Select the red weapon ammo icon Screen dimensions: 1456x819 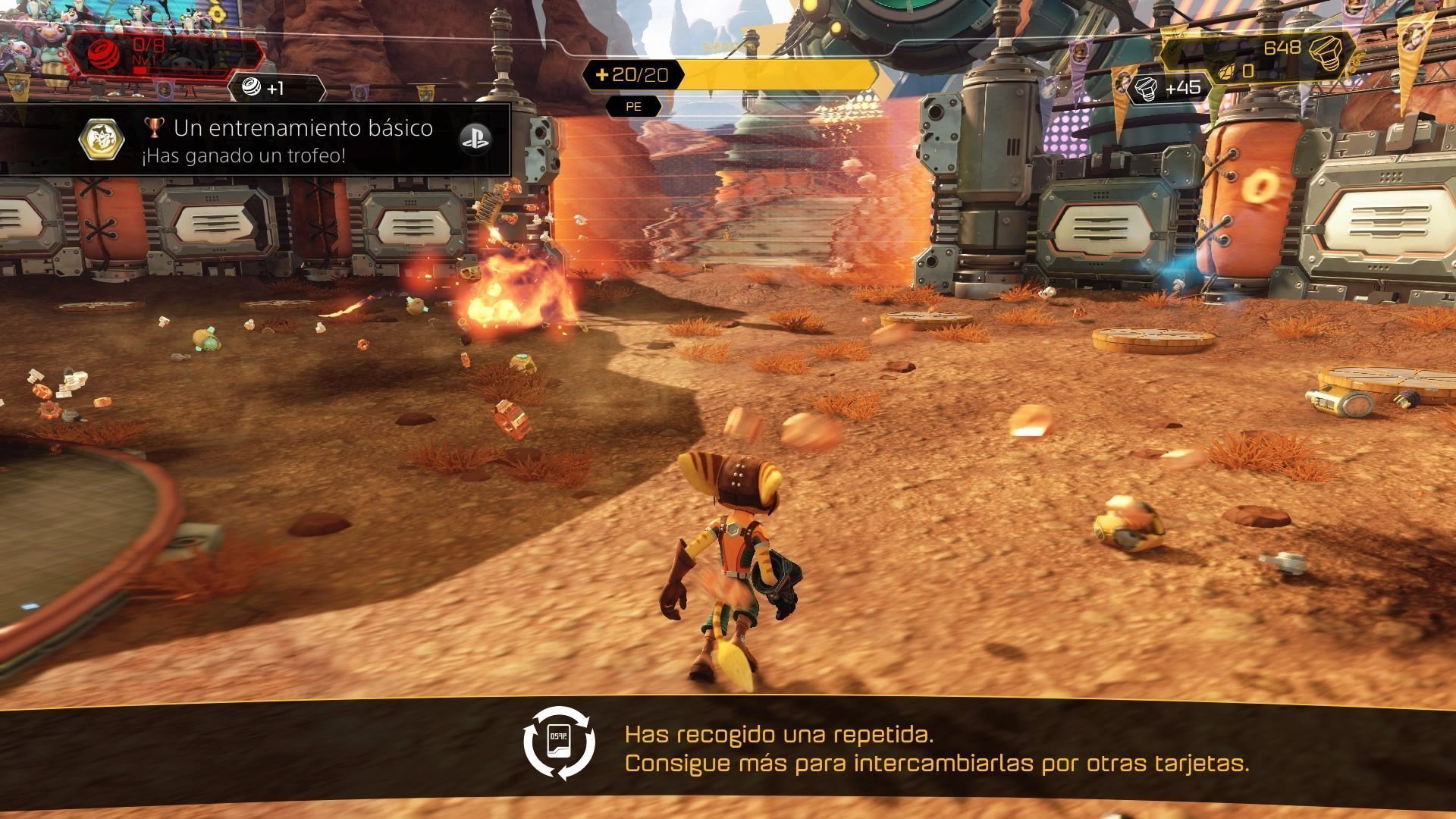click(x=99, y=53)
